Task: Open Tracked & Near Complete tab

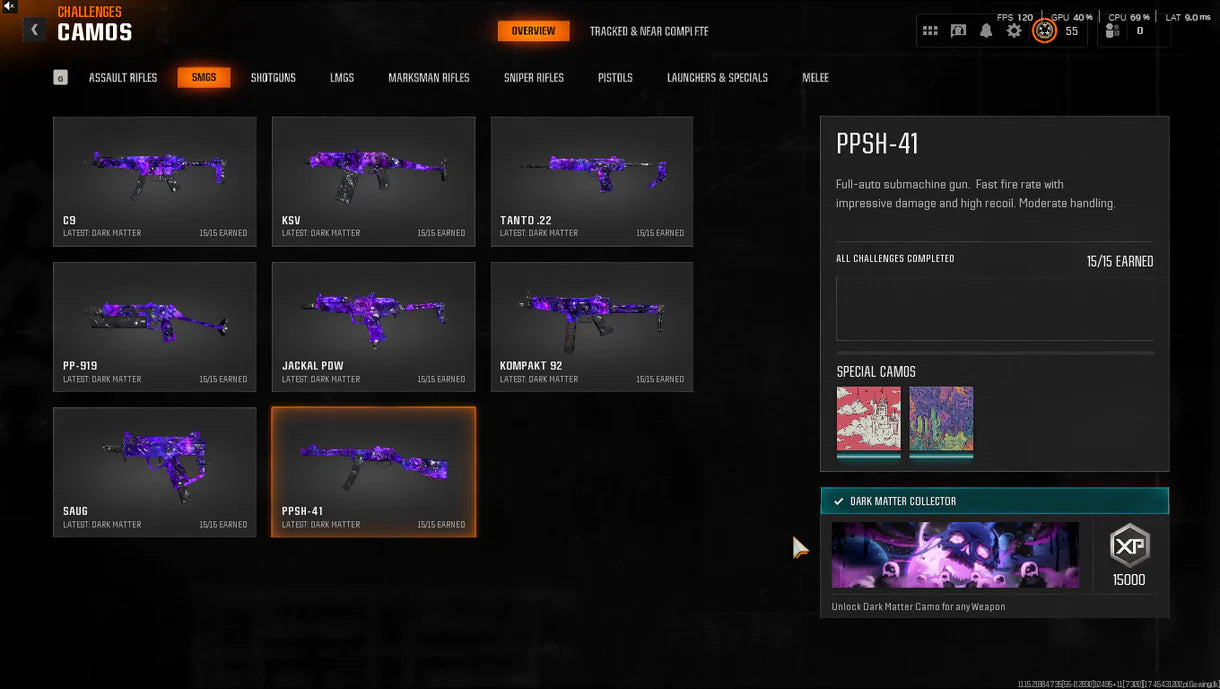Action: [x=648, y=31]
